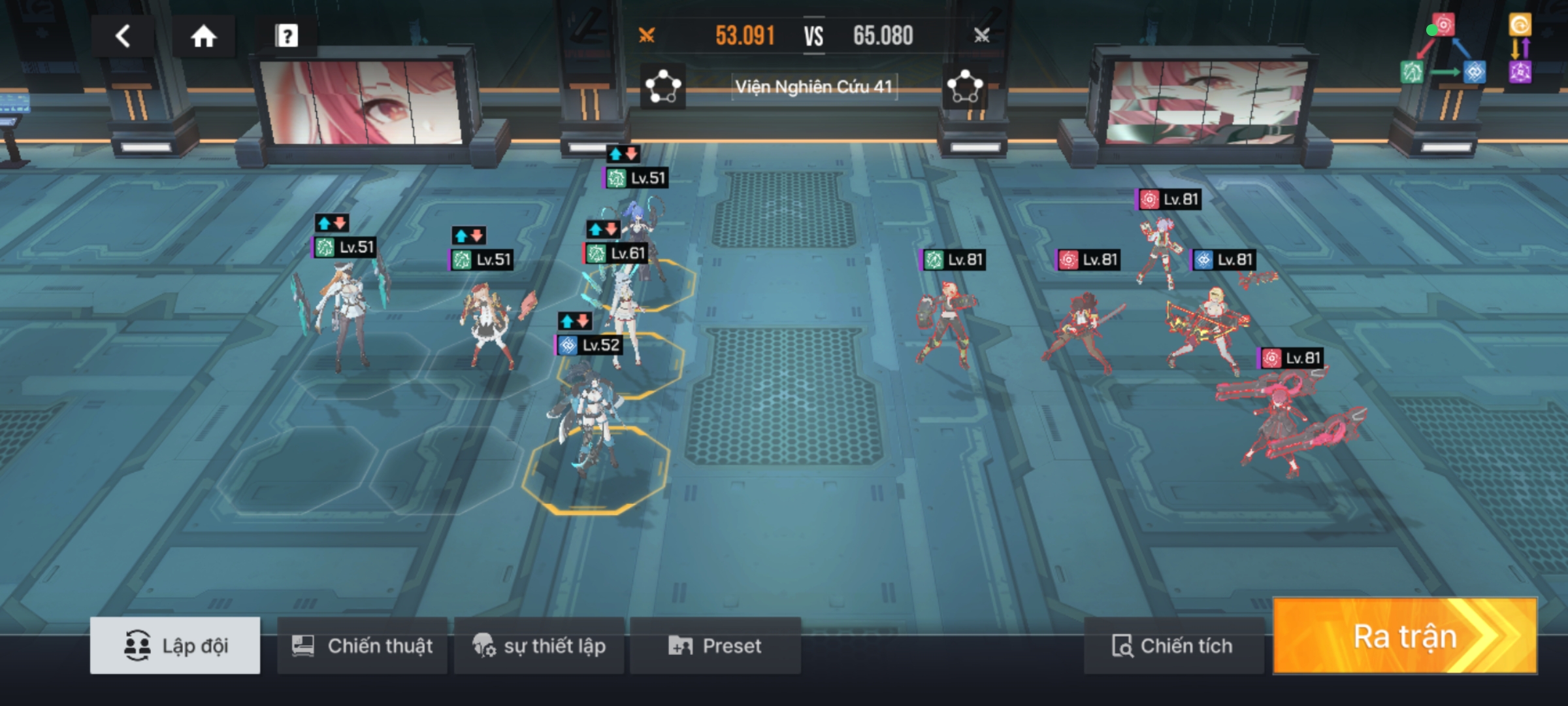Select the Lập đội tab
1568x706 pixels.
point(175,646)
